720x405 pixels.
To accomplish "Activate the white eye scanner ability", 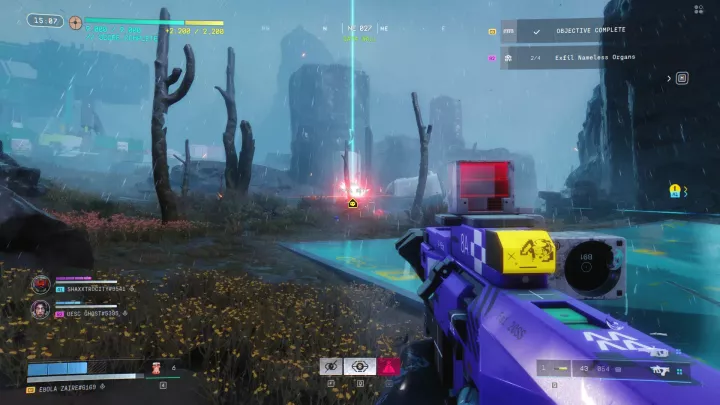I will click(360, 366).
